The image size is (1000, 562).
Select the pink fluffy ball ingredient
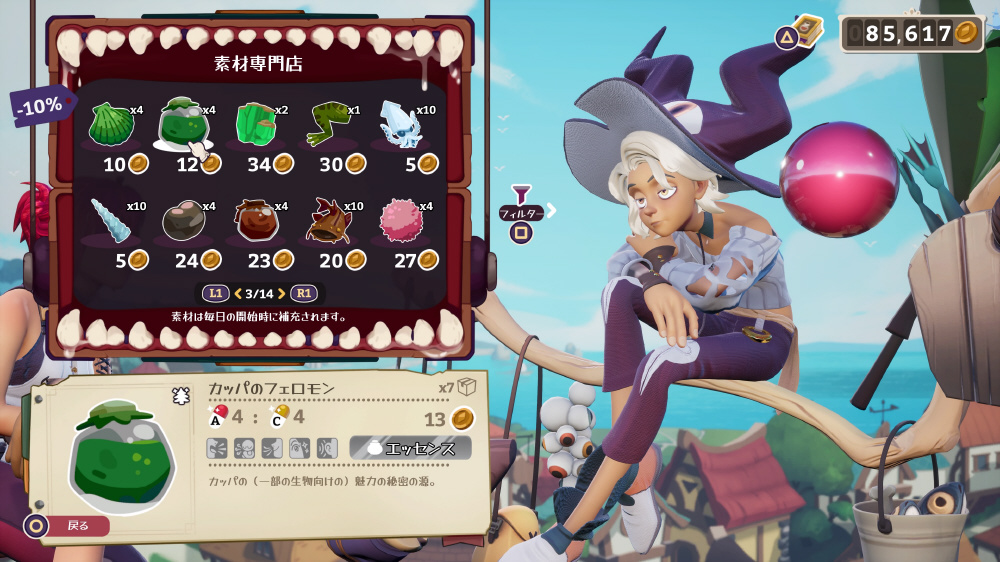tap(399, 221)
